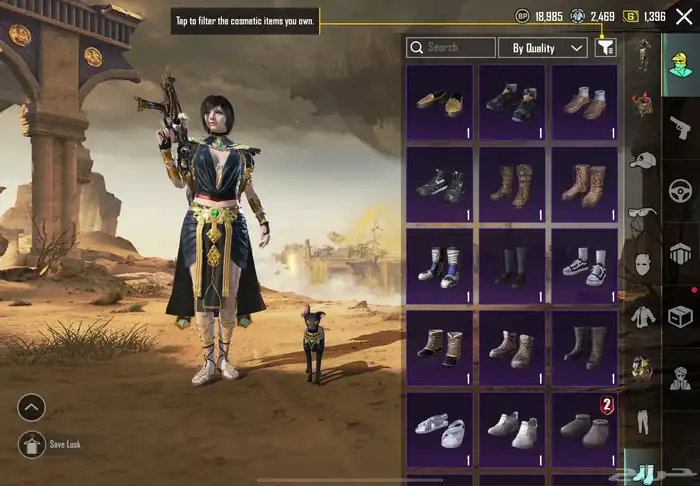The width and height of the screenshot is (700, 486).
Task: Toggle the owned cosmetics filter icon
Action: [x=605, y=47]
